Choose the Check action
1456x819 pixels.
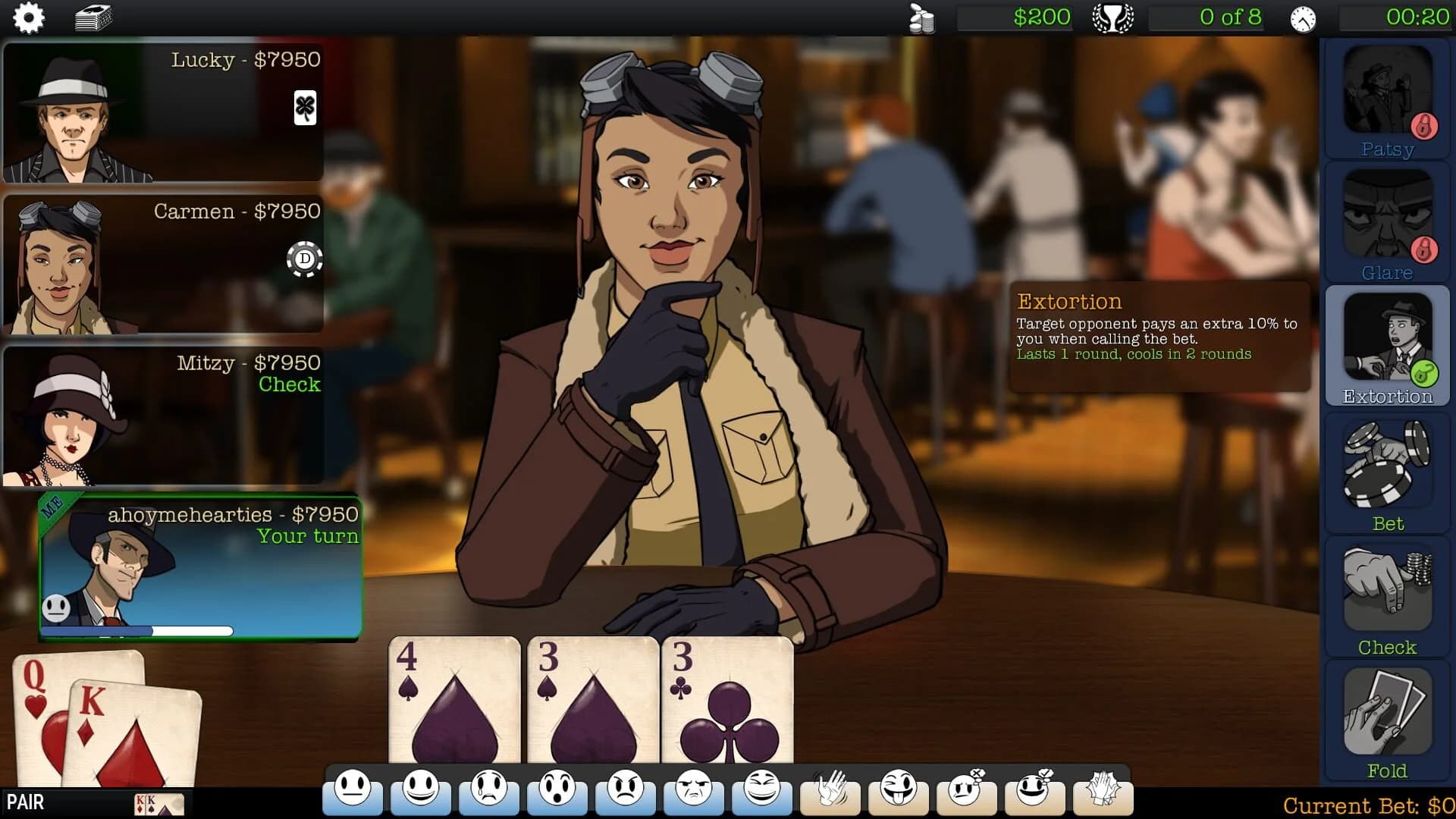pos(1387,595)
